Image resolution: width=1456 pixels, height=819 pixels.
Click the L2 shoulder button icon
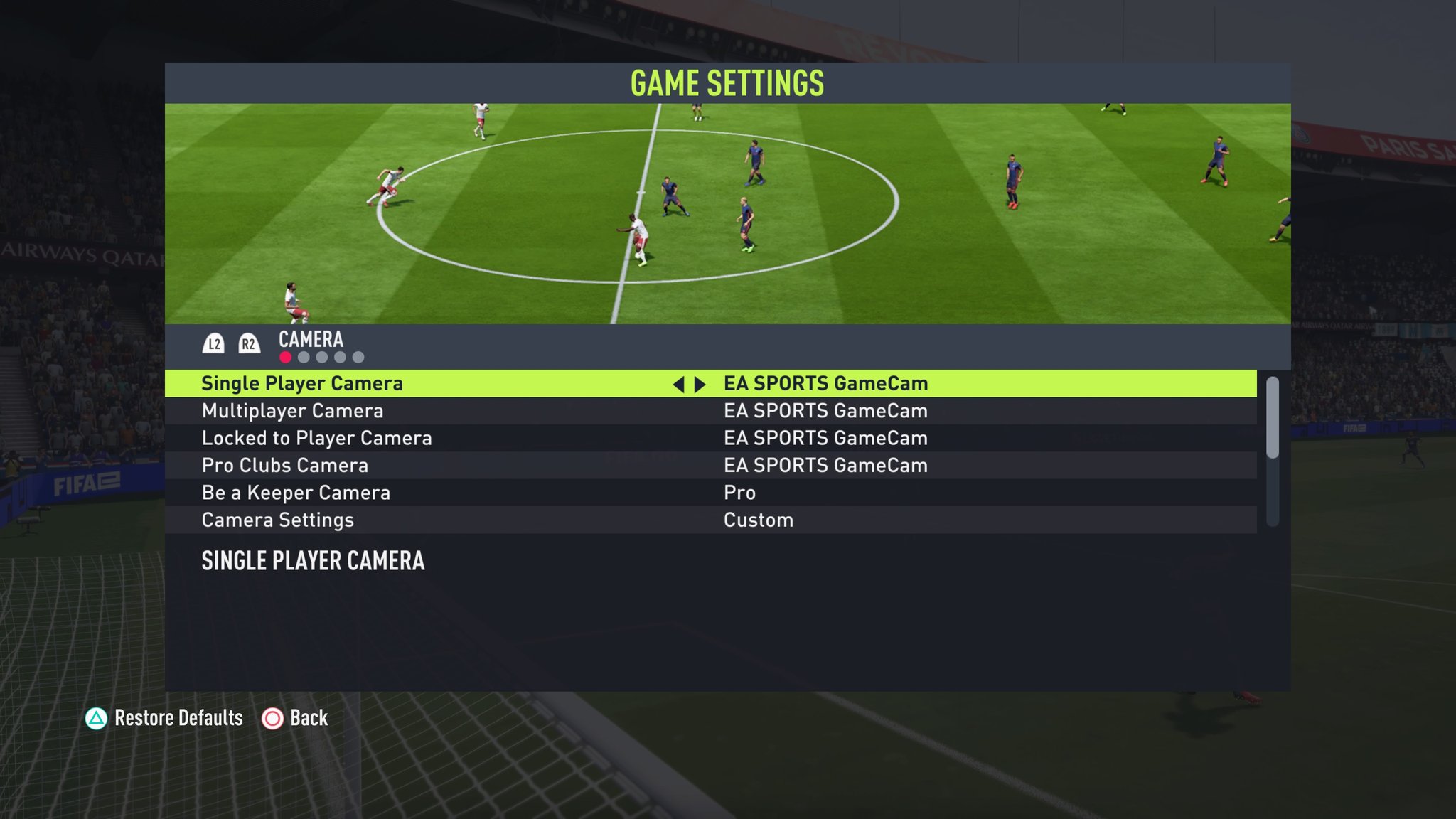(215, 342)
